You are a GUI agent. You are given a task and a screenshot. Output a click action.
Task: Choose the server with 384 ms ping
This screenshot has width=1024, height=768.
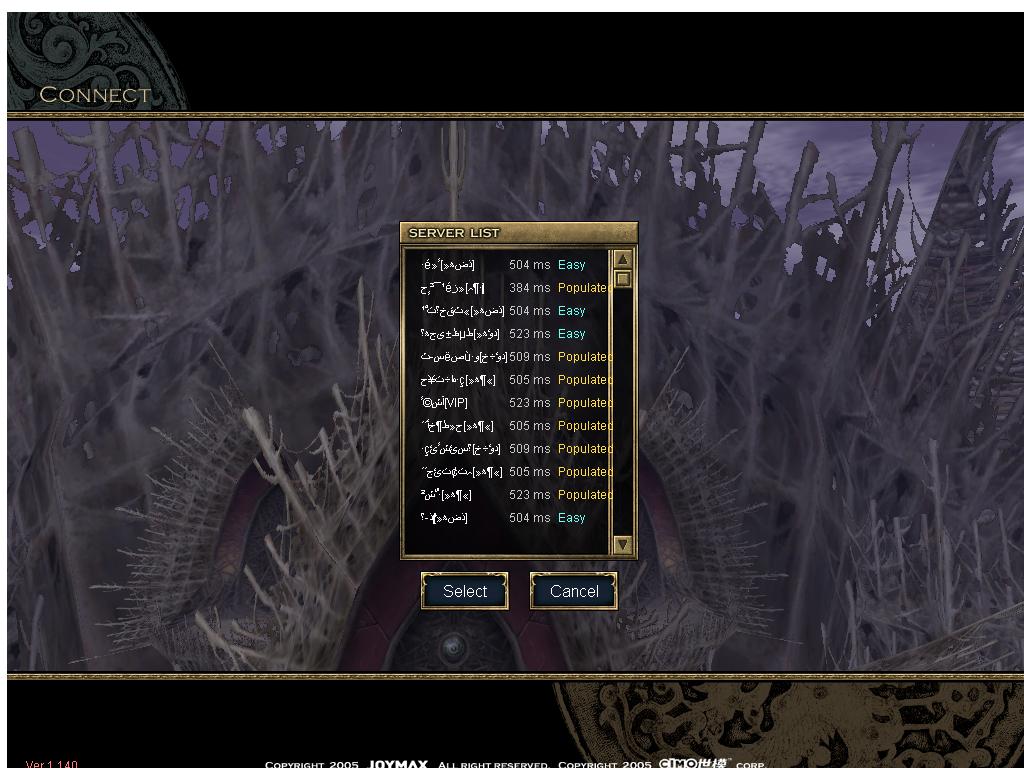pyautogui.click(x=510, y=288)
